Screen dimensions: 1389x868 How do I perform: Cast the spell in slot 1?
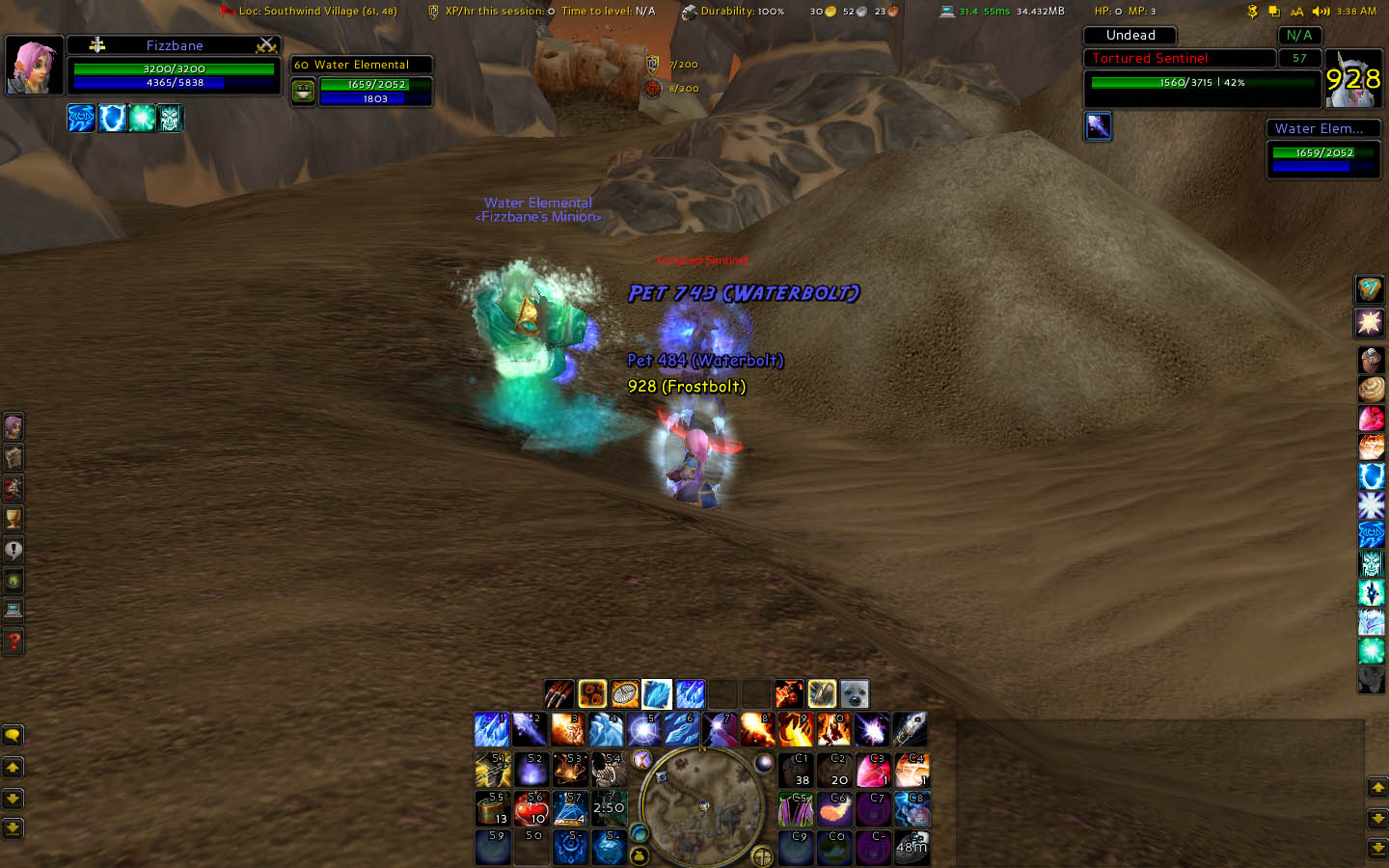pos(492,730)
